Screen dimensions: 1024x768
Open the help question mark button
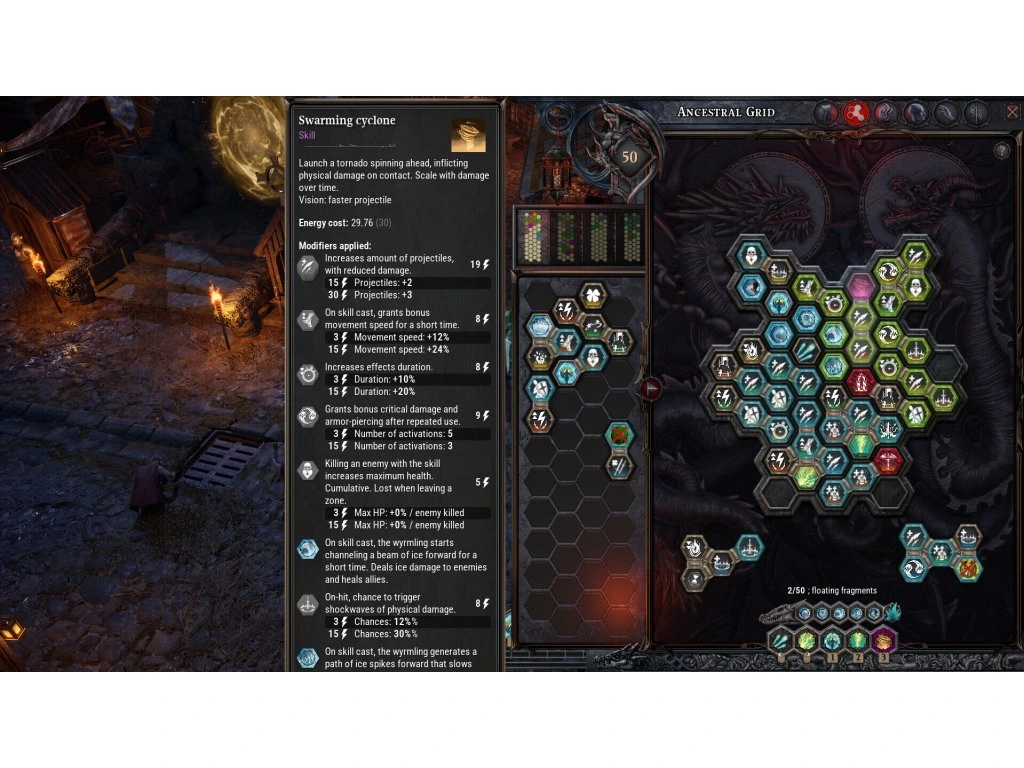point(1001,151)
